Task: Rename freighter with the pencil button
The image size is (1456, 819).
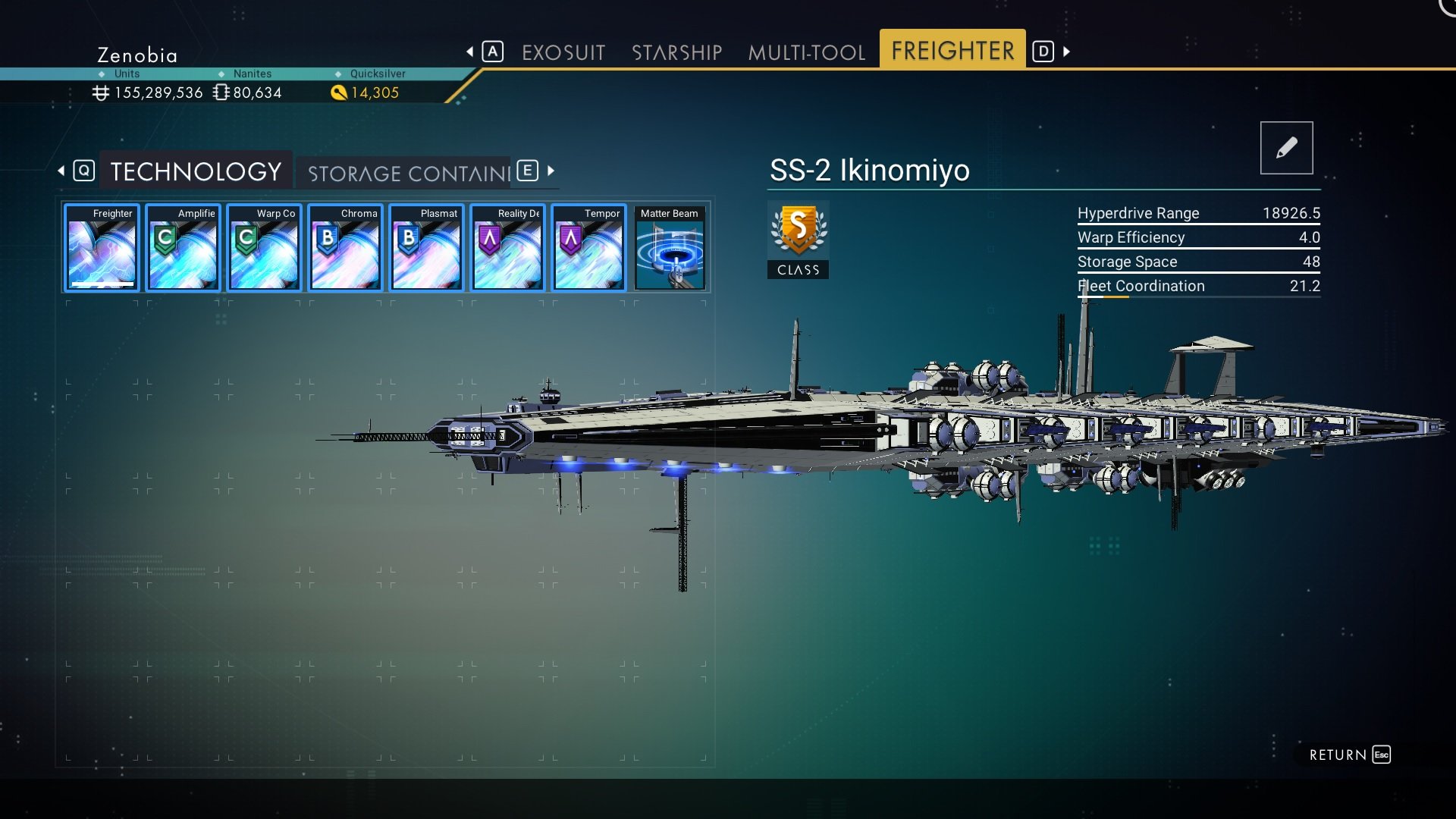Action: point(1286,148)
